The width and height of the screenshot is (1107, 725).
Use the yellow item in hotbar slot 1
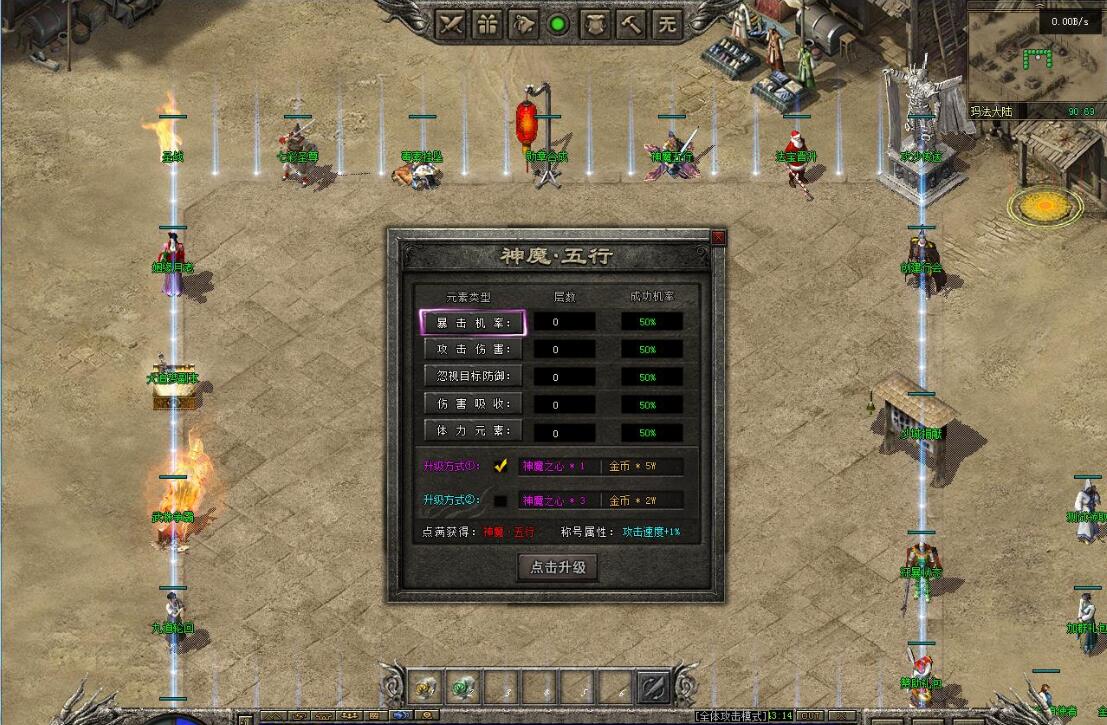pos(426,686)
